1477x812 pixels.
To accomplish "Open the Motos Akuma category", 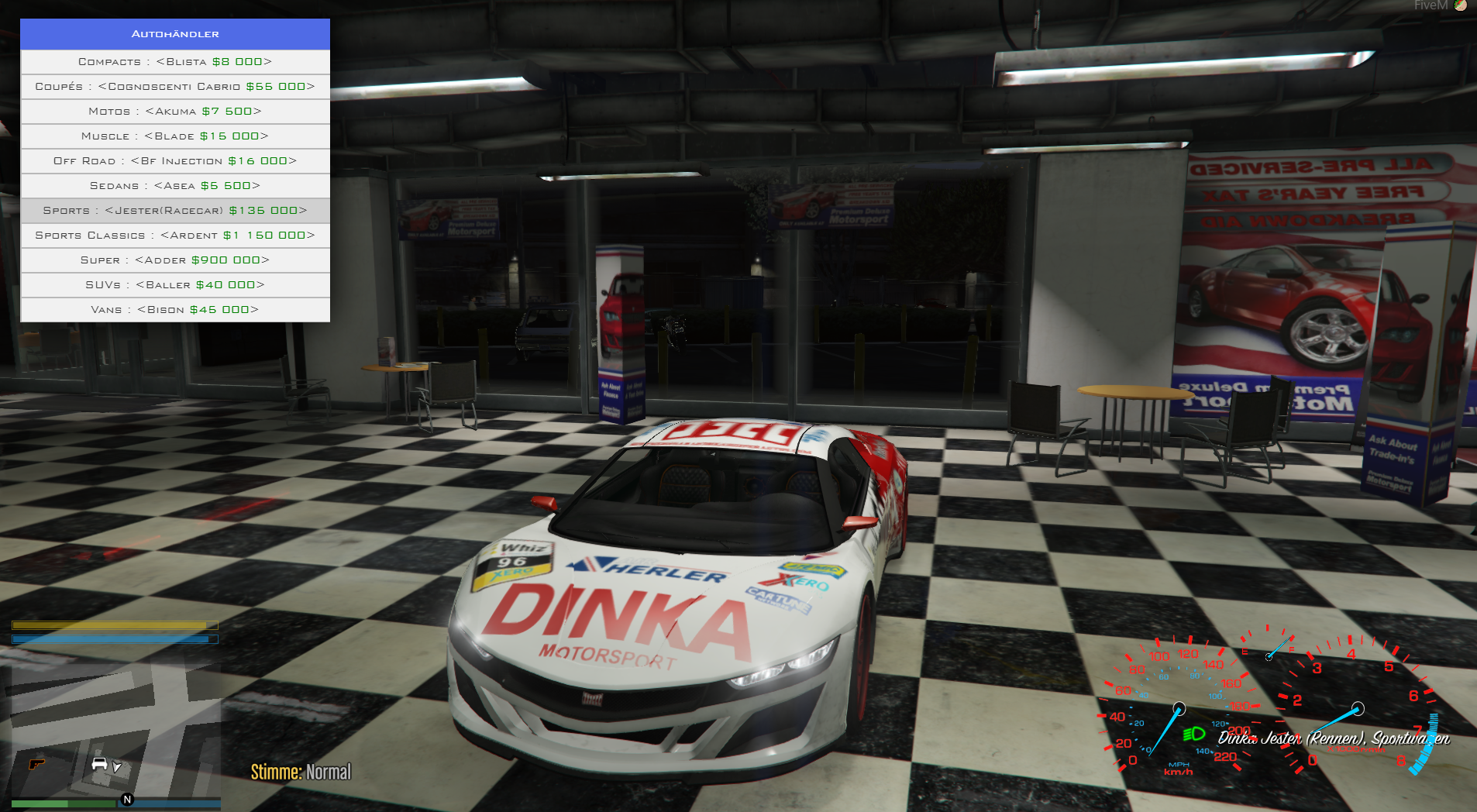I will 175,112.
